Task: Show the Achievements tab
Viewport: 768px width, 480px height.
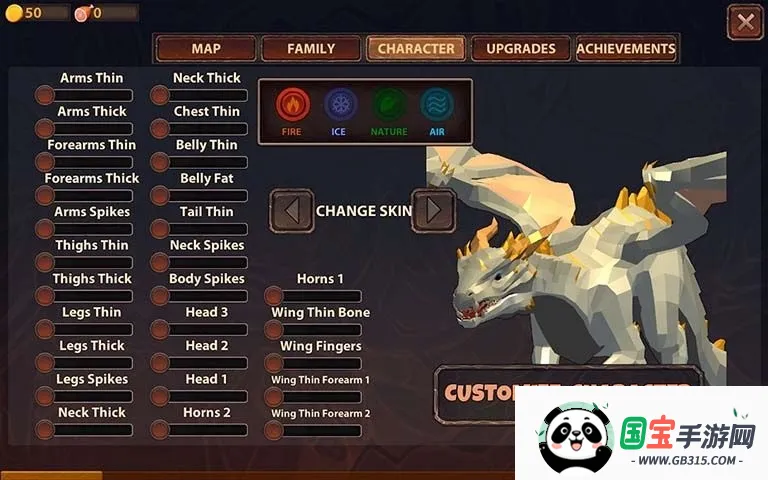Action: 626,49
